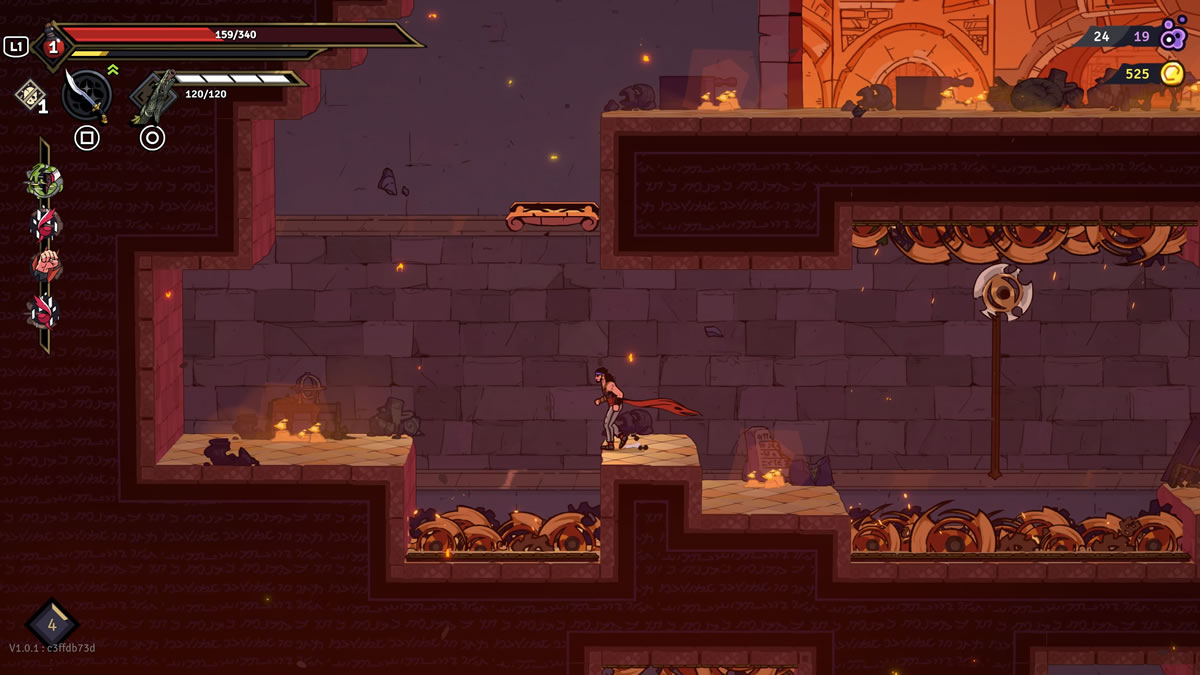Select the fist medallion
1200x675 pixels.
[x=45, y=266]
